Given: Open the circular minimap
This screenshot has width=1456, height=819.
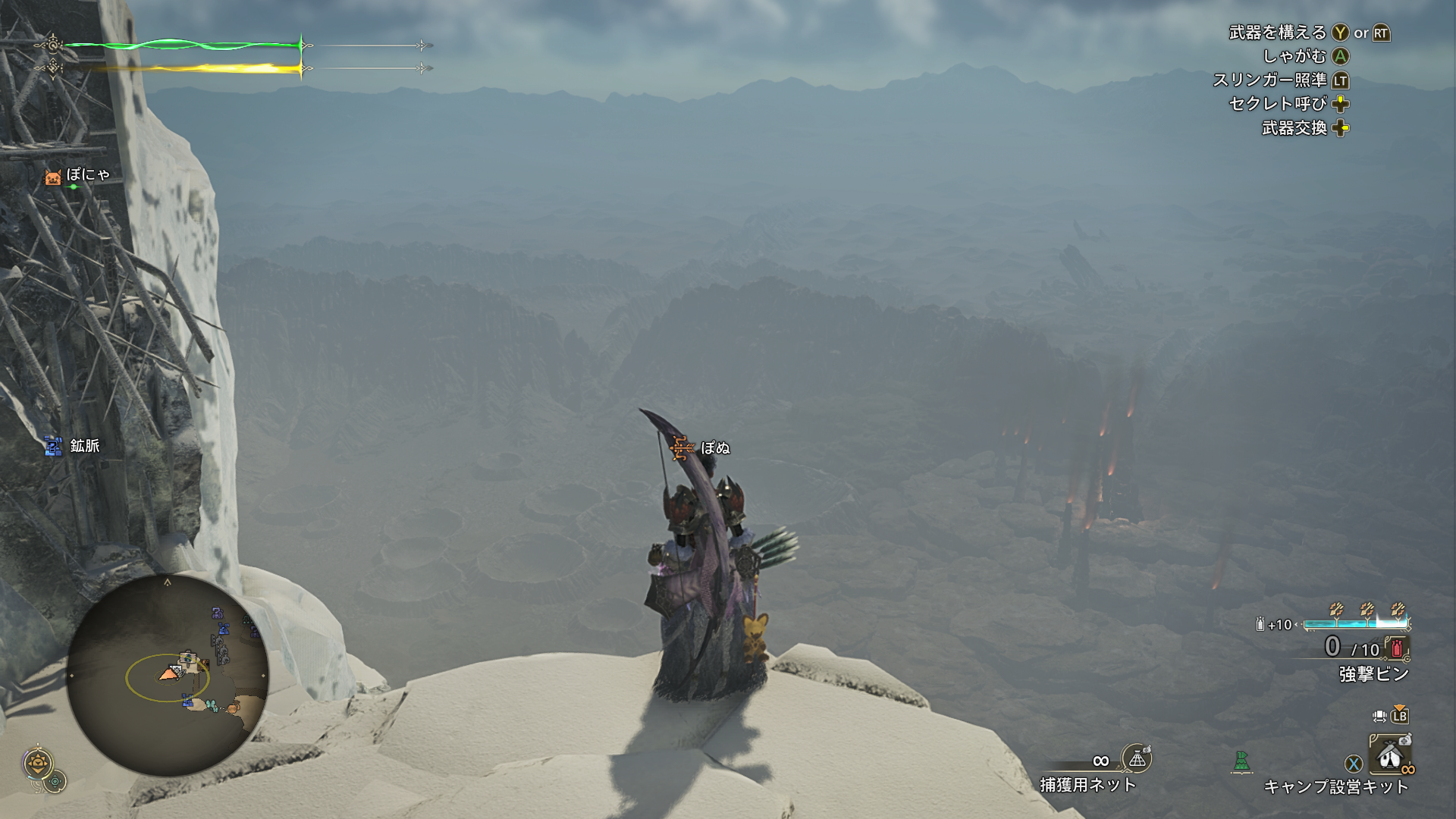Looking at the screenshot, I should pos(168,674).
